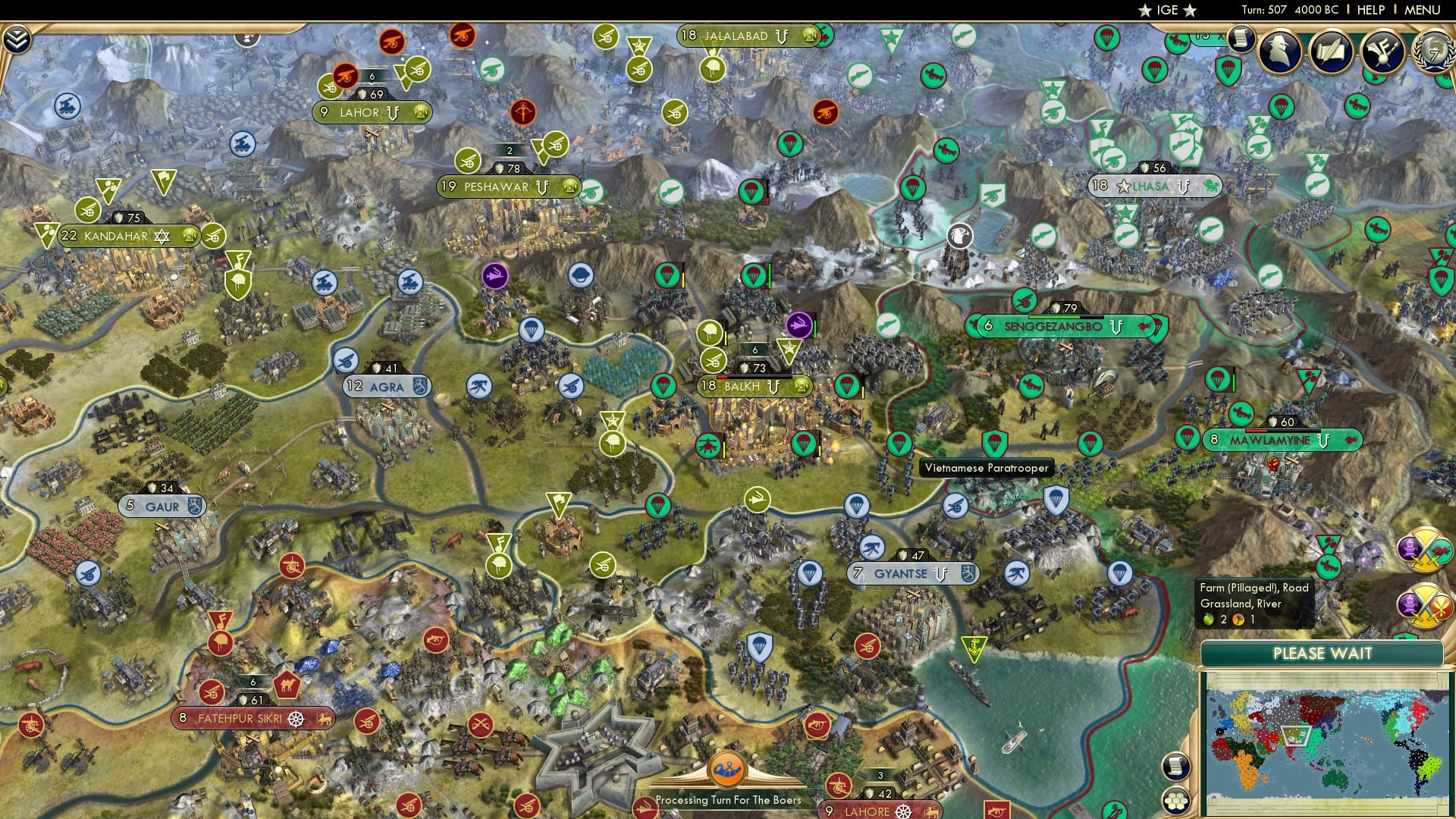The image size is (1456, 819).
Task: Click the yellow anchor badge near the coast
Action: (x=974, y=646)
